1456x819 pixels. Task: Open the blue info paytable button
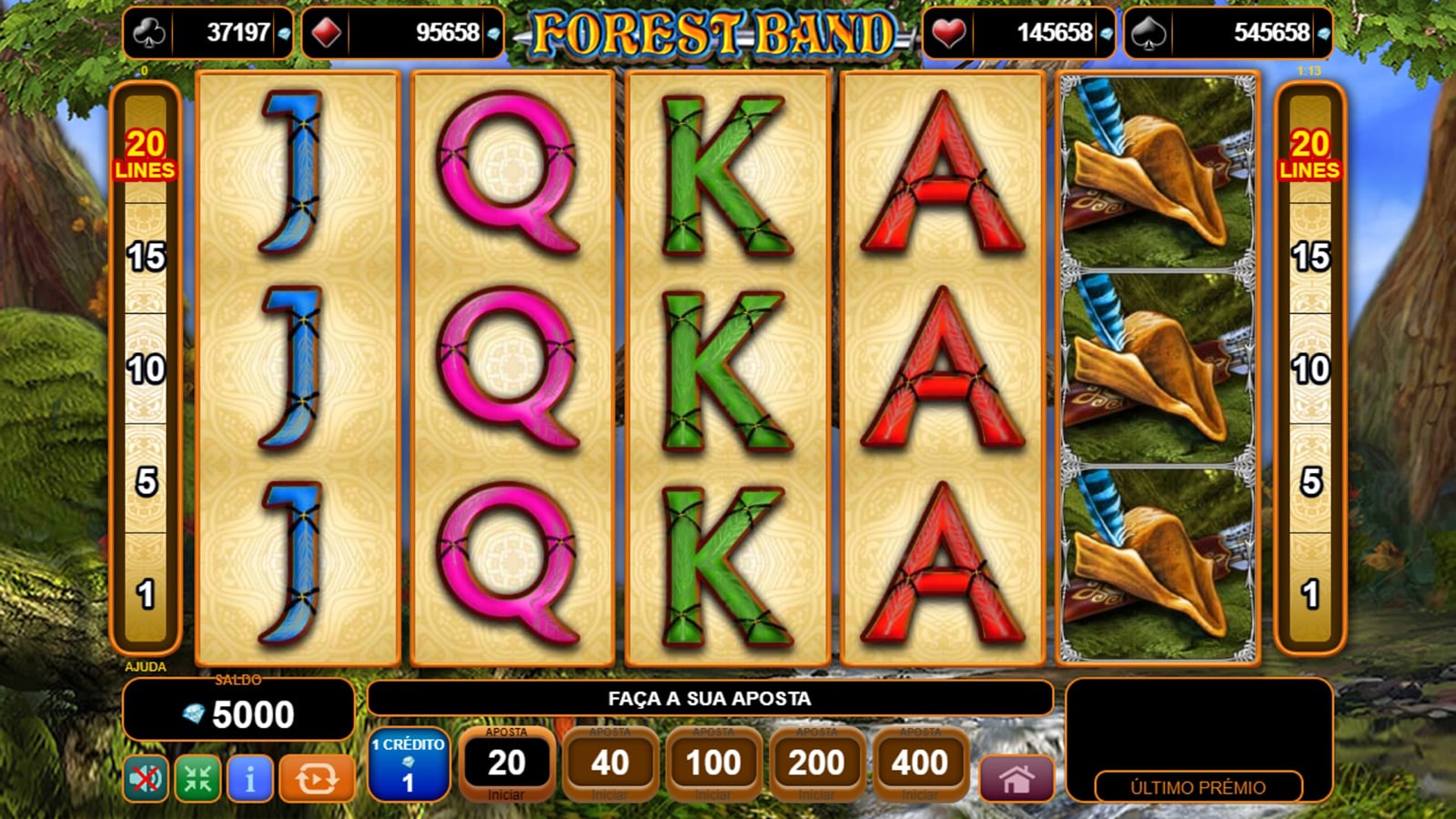coord(250,779)
